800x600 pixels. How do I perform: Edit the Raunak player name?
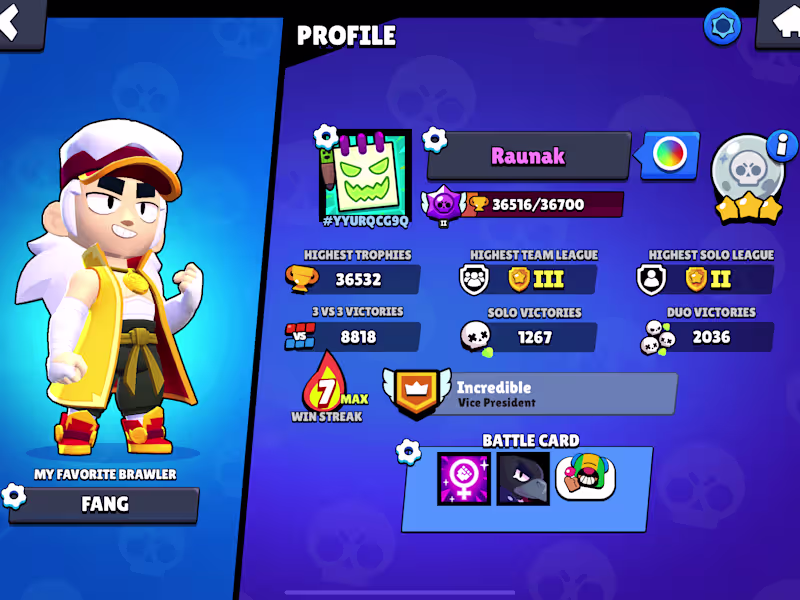click(528, 156)
